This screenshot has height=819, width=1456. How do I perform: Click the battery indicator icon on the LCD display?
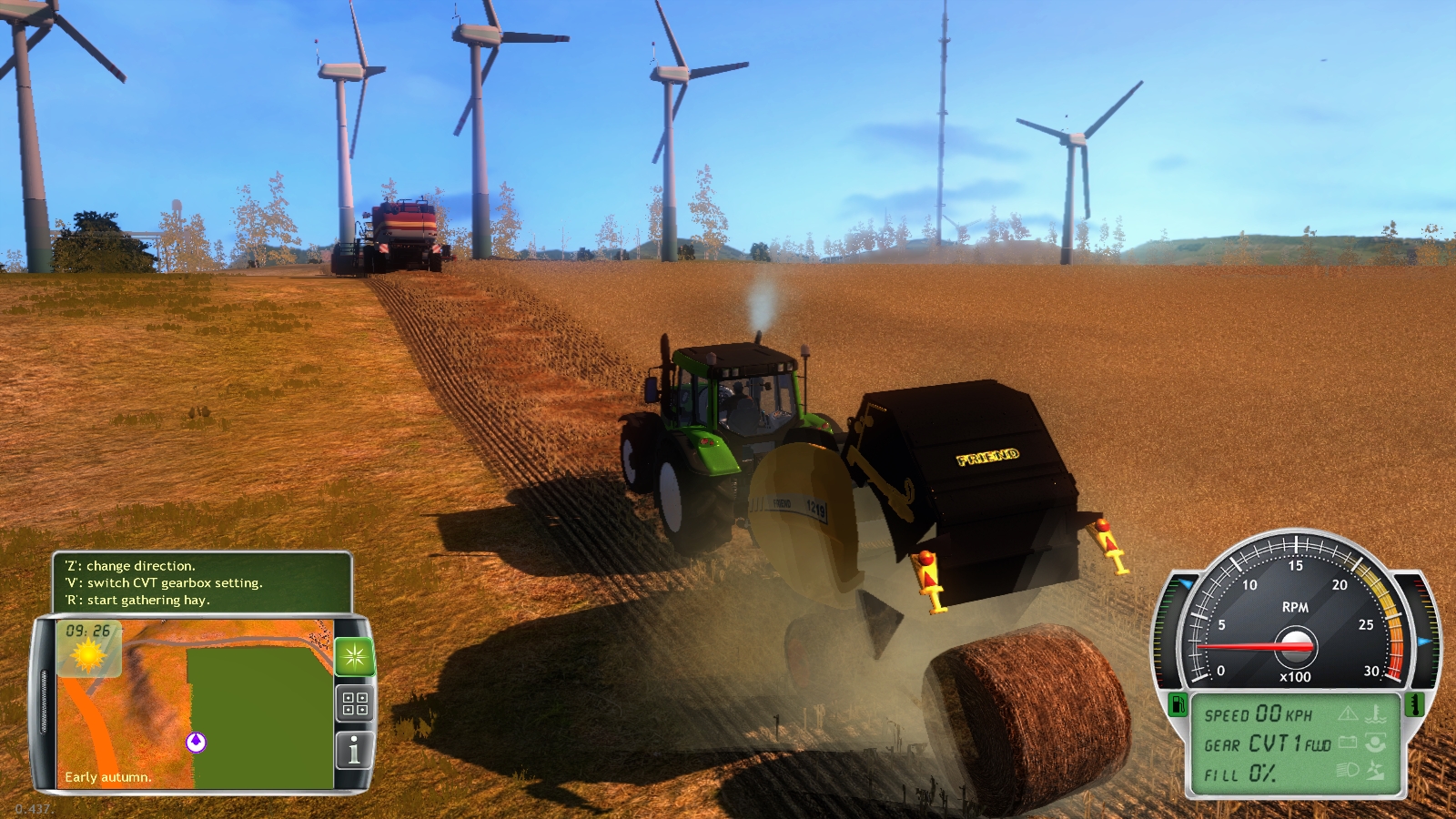1348,742
